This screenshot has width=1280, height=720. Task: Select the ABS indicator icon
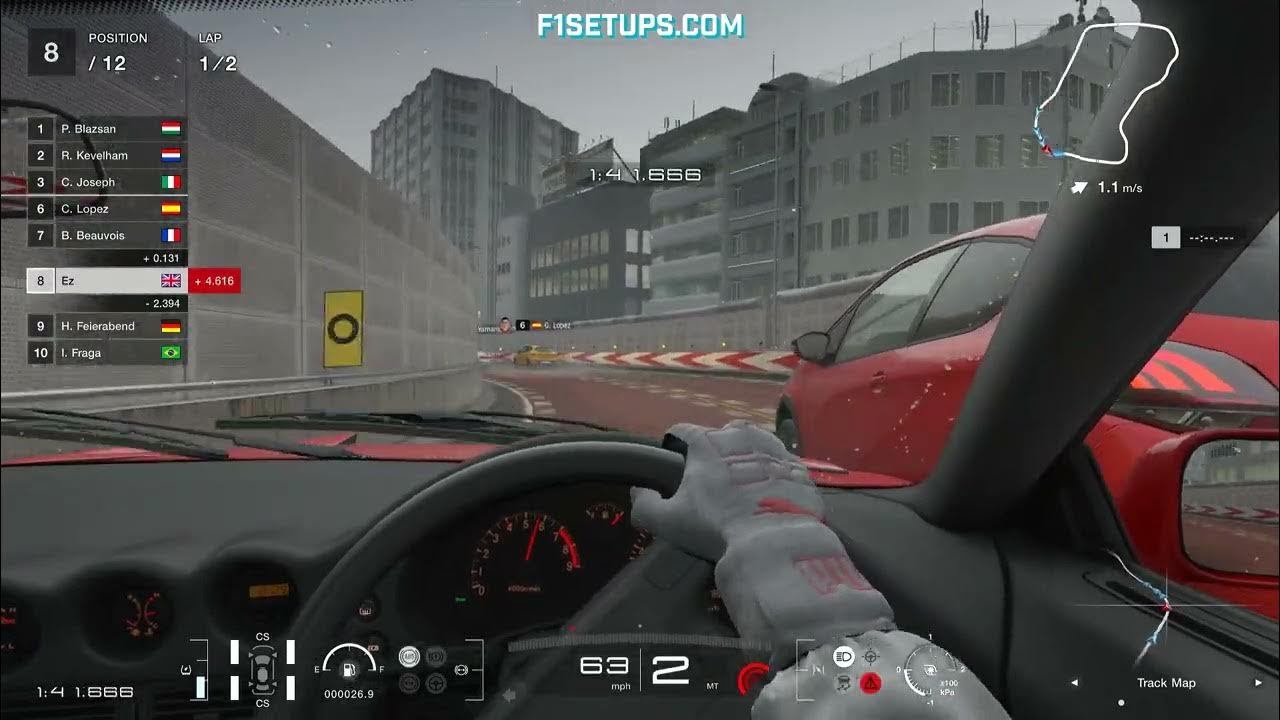point(408,657)
